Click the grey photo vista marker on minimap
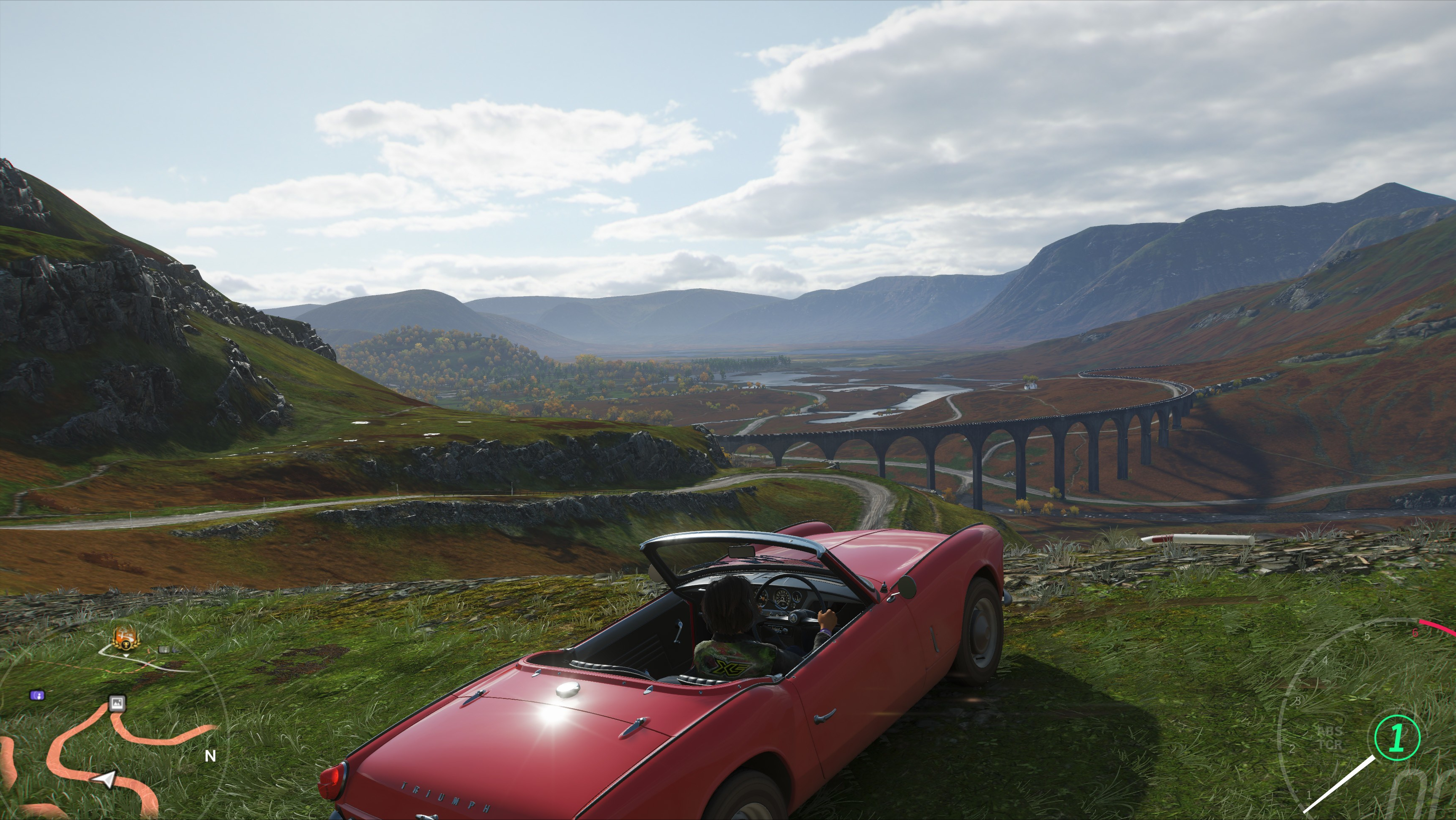Viewport: 1456px width, 820px height. [117, 703]
